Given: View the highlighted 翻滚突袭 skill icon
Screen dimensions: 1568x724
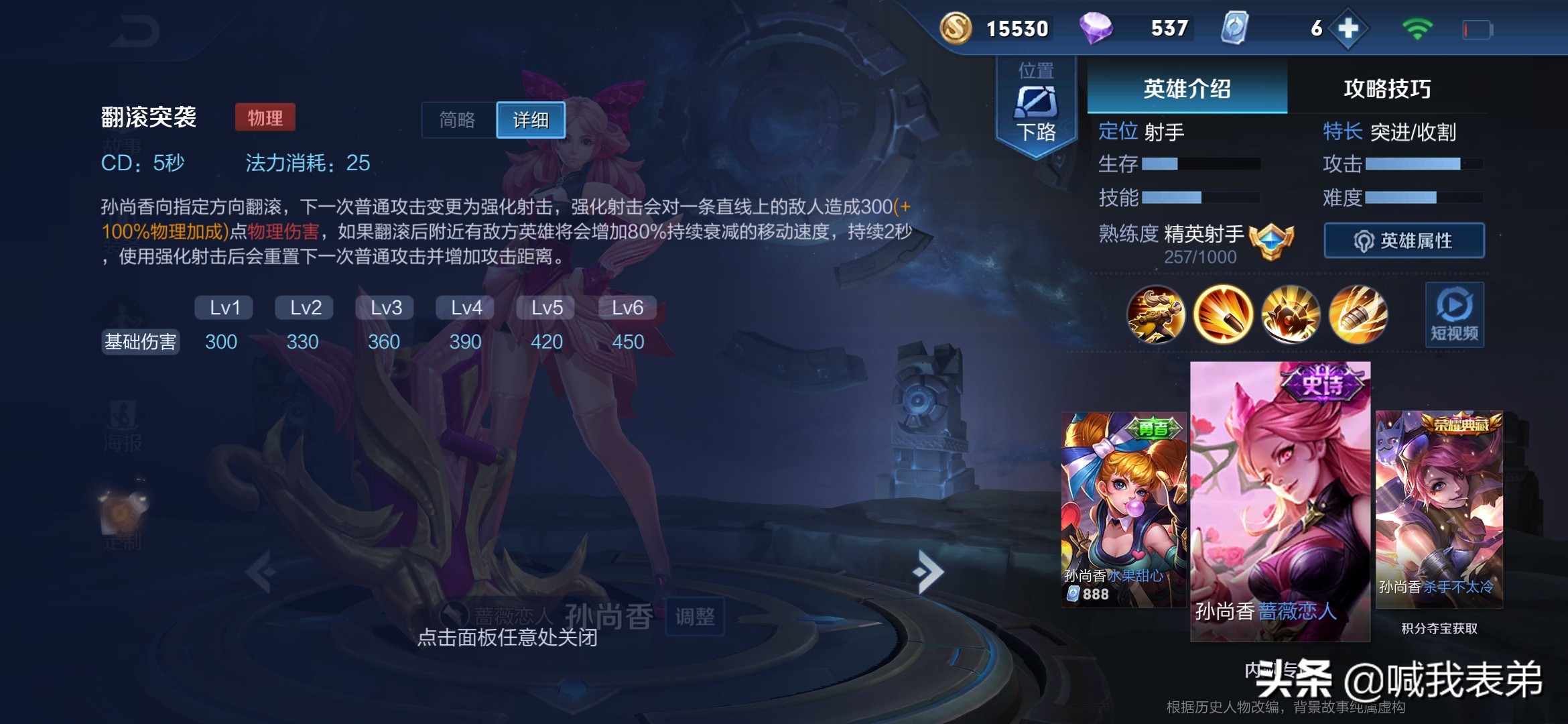Looking at the screenshot, I should tap(1224, 315).
